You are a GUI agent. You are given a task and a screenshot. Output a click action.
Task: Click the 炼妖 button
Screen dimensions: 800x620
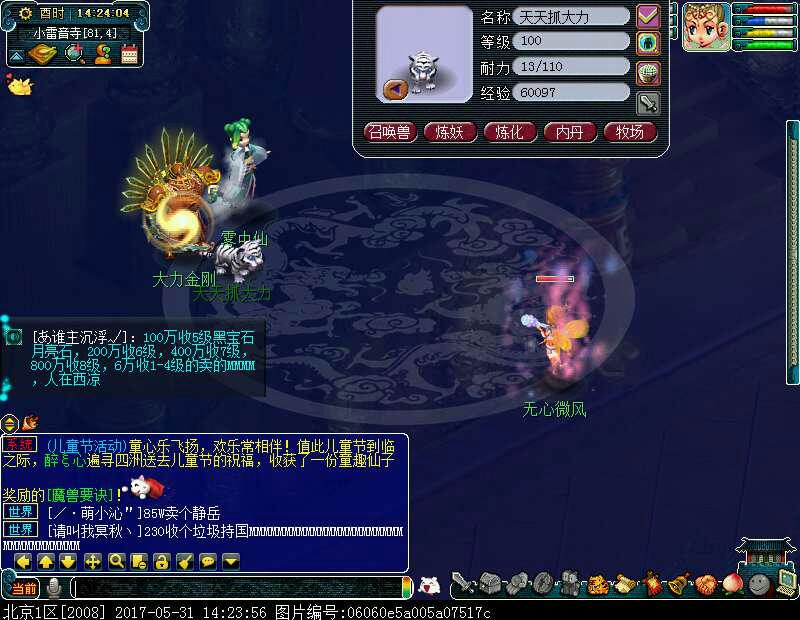[450, 132]
